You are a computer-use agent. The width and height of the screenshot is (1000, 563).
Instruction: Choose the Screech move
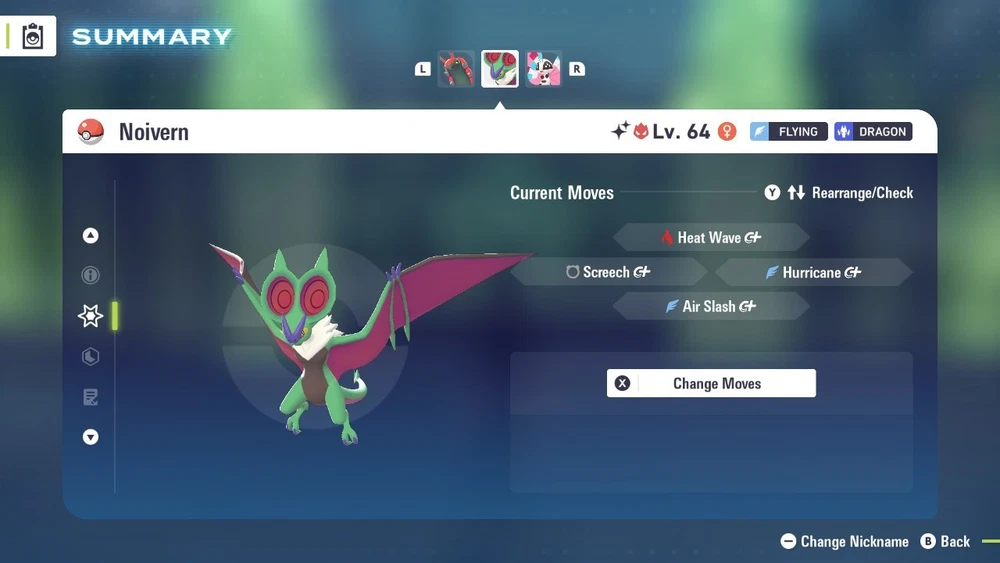[x=608, y=272]
